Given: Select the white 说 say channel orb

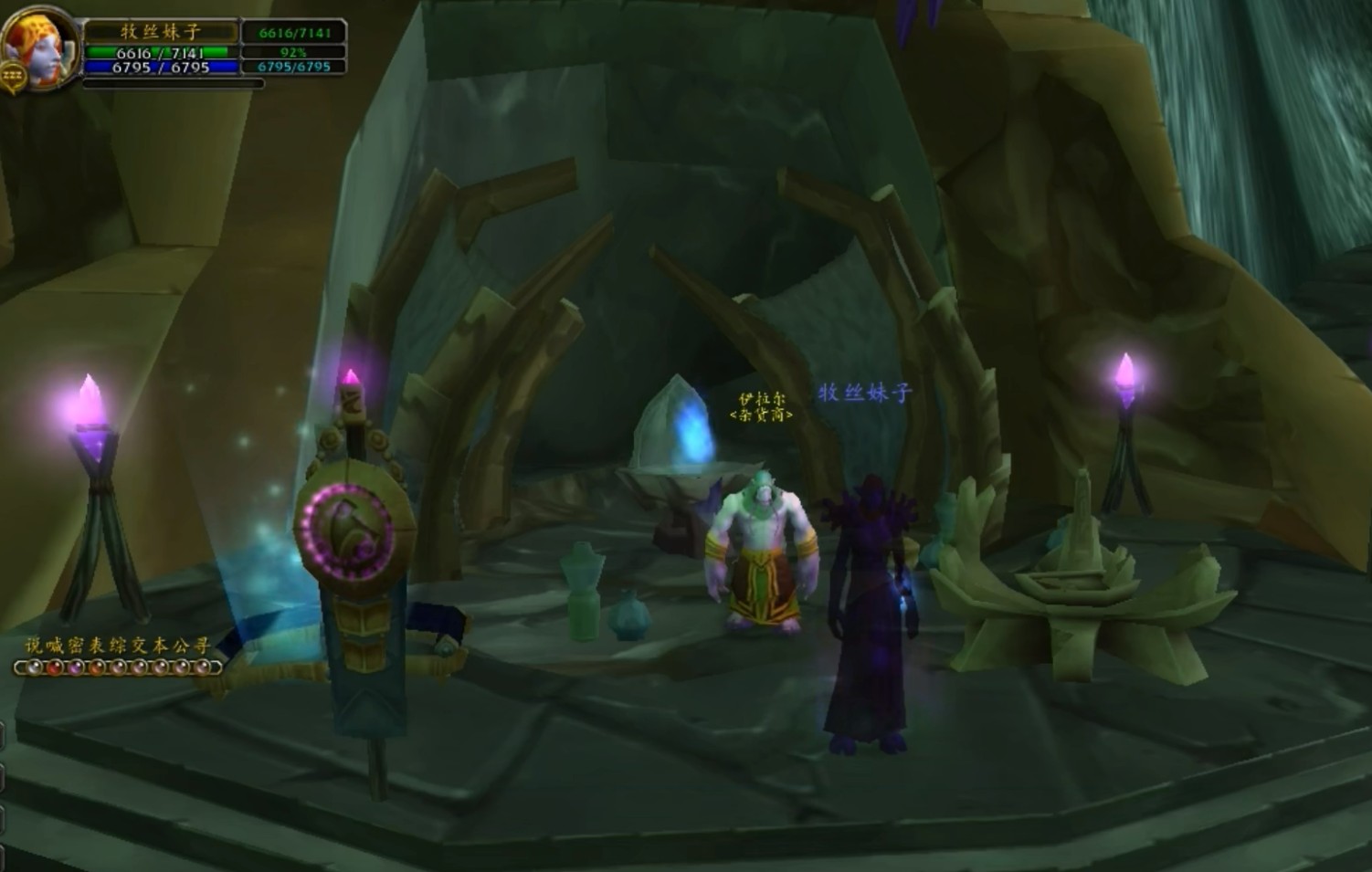Looking at the screenshot, I should click(35, 667).
